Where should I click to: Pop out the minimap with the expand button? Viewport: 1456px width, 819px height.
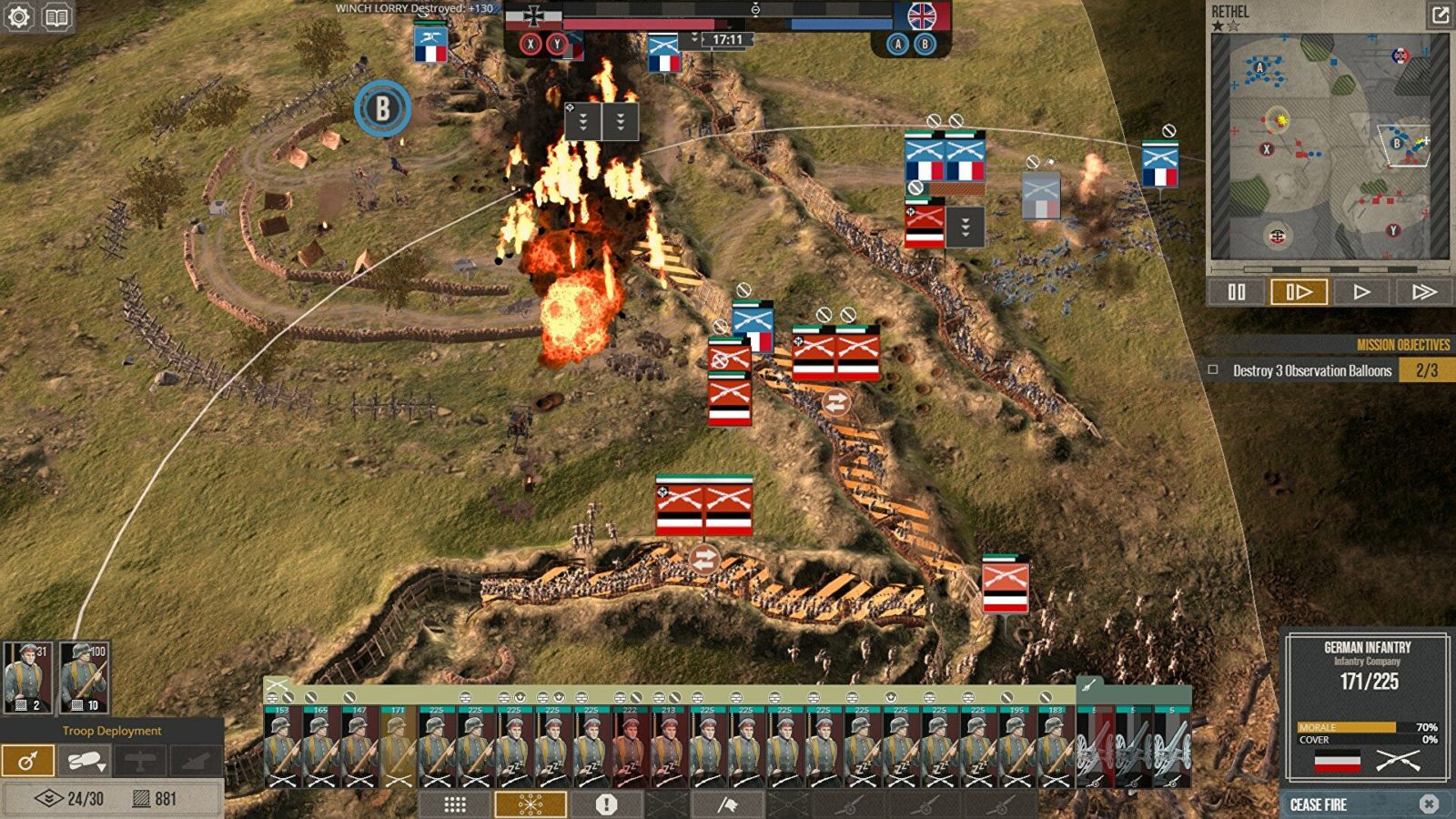coord(1440,15)
